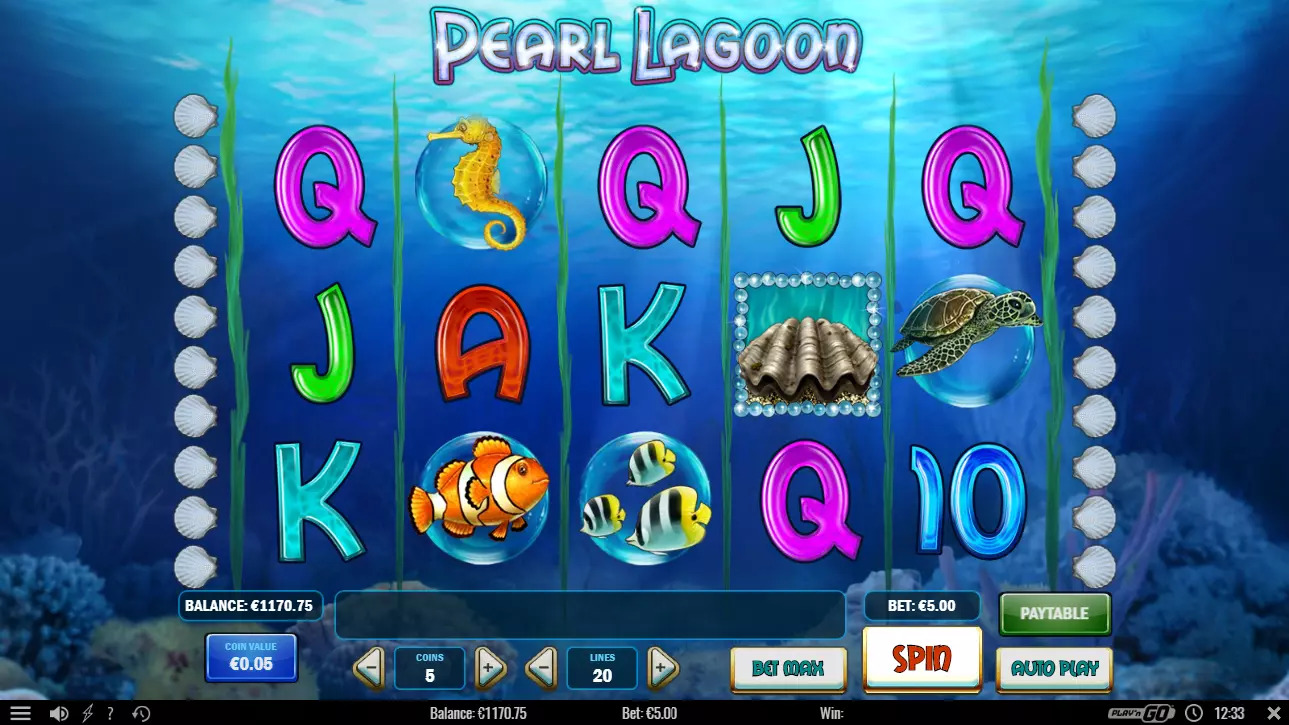This screenshot has width=1289, height=725.
Task: Enable maximum lines with the Lines plus arrow
Action: pos(663,668)
